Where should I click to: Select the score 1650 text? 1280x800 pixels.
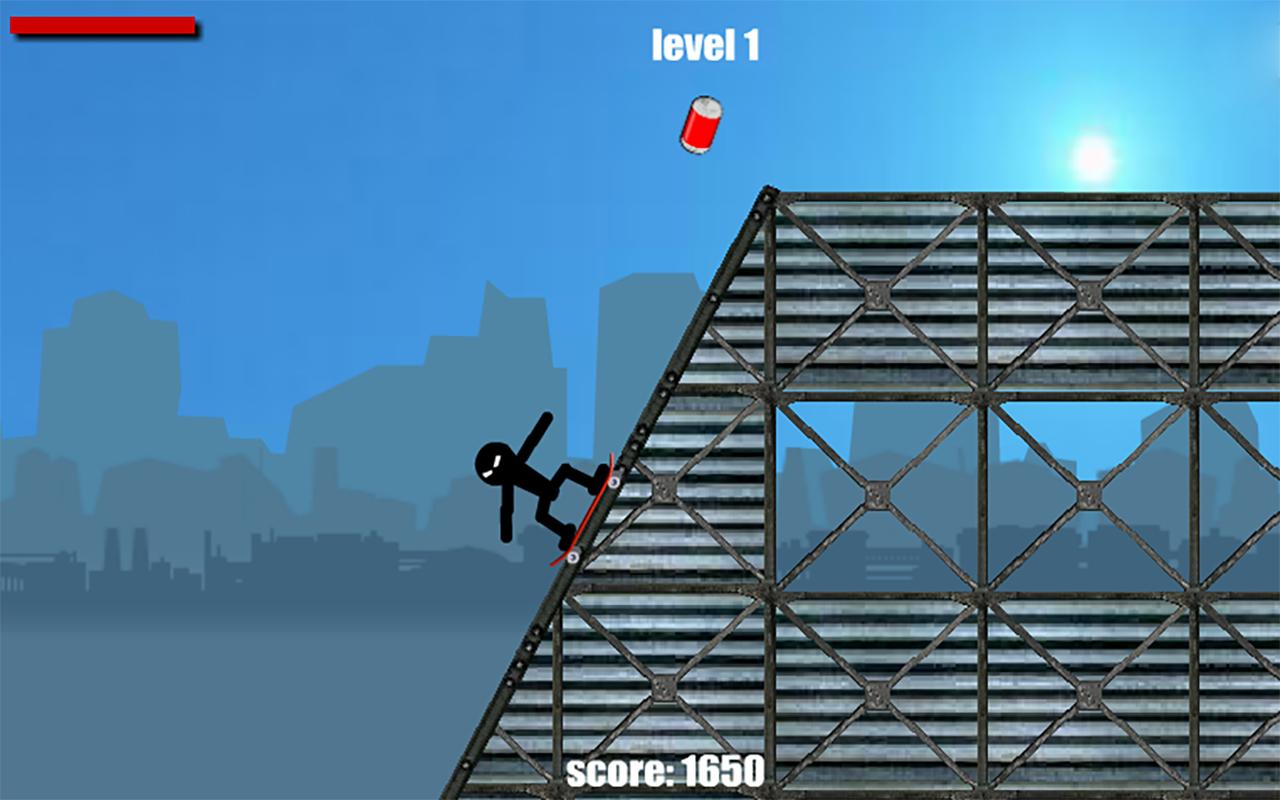pyautogui.click(x=663, y=772)
